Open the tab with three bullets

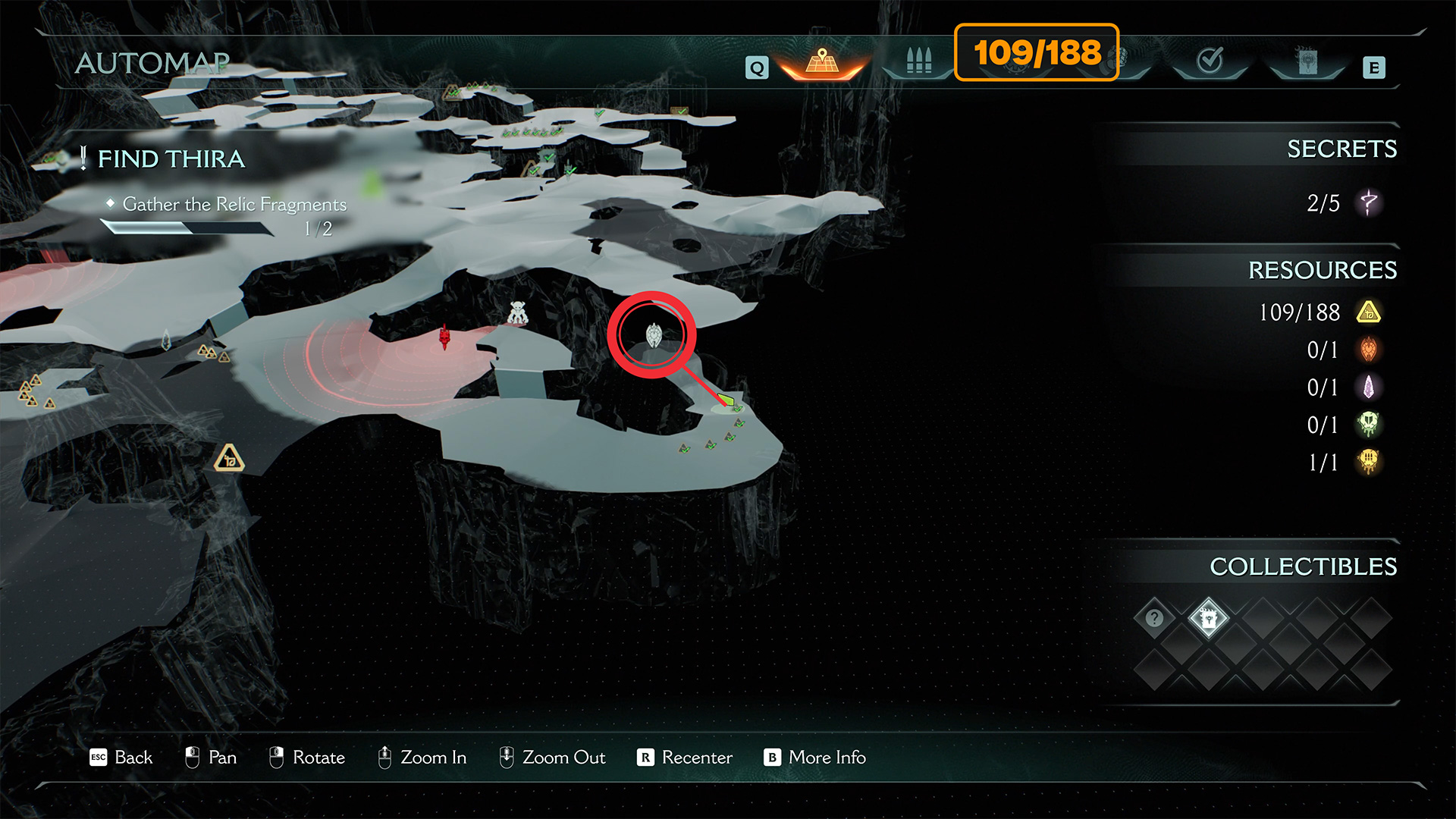pyautogui.click(x=918, y=61)
